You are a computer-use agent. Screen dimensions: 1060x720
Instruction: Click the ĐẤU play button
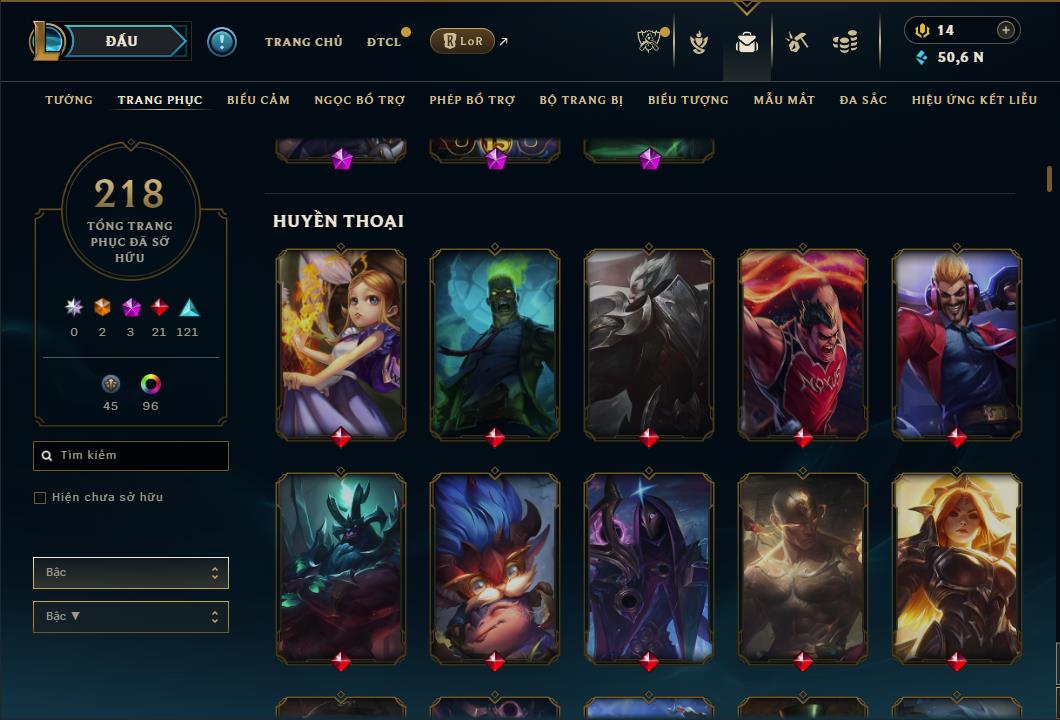pos(122,41)
